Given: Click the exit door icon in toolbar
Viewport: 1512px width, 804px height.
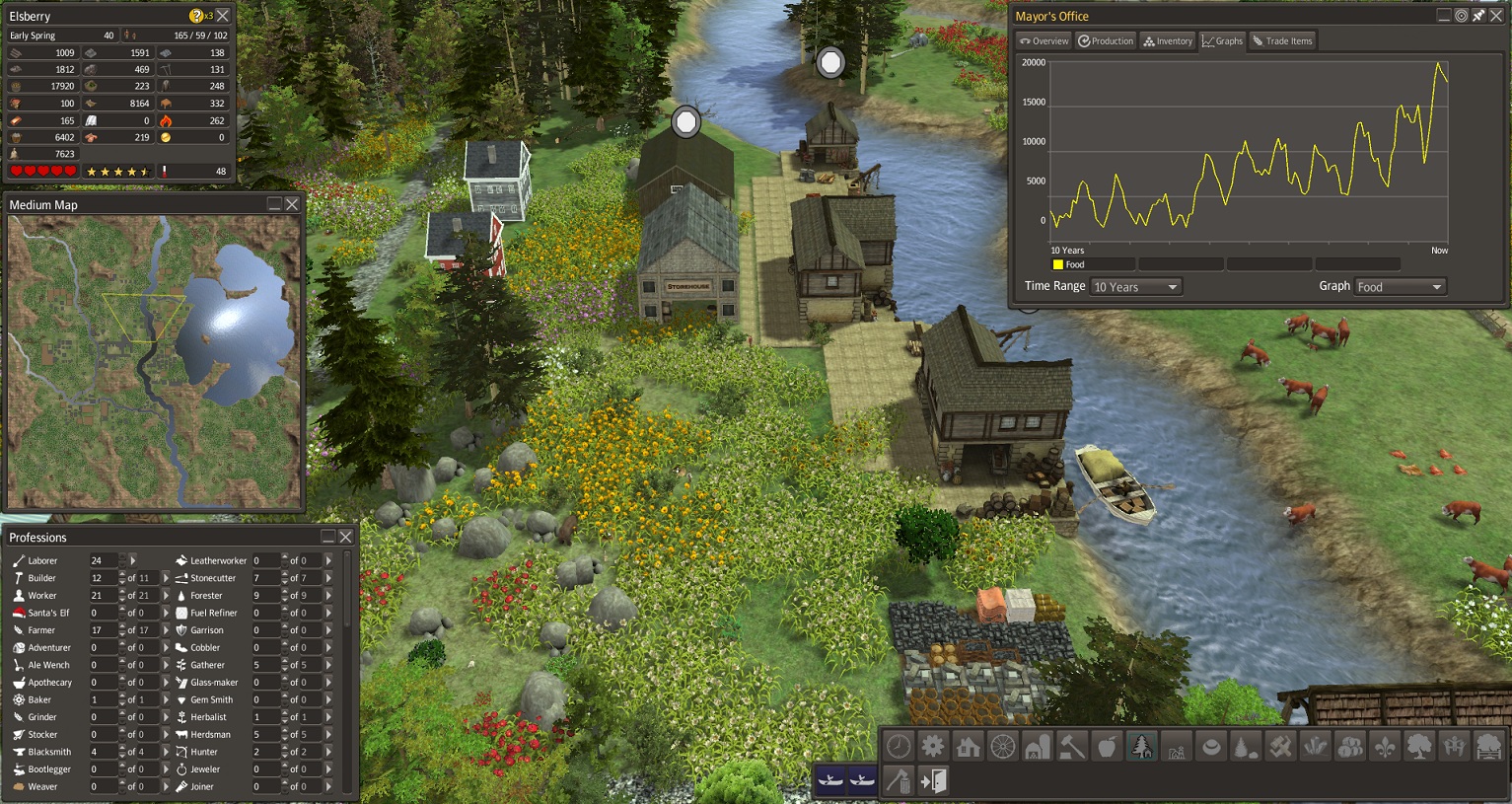Looking at the screenshot, I should [x=933, y=781].
